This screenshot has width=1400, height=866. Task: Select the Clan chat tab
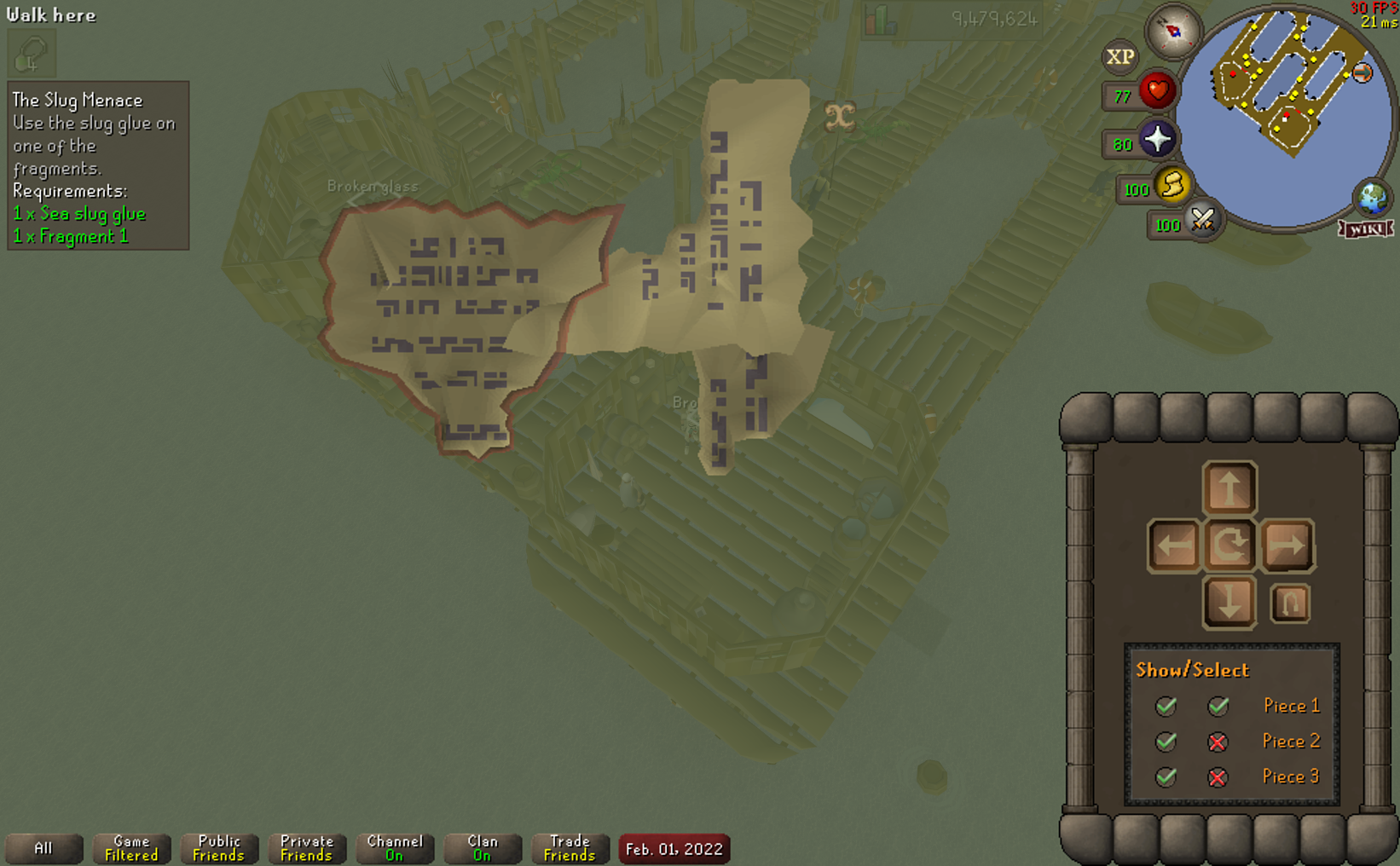coord(482,848)
